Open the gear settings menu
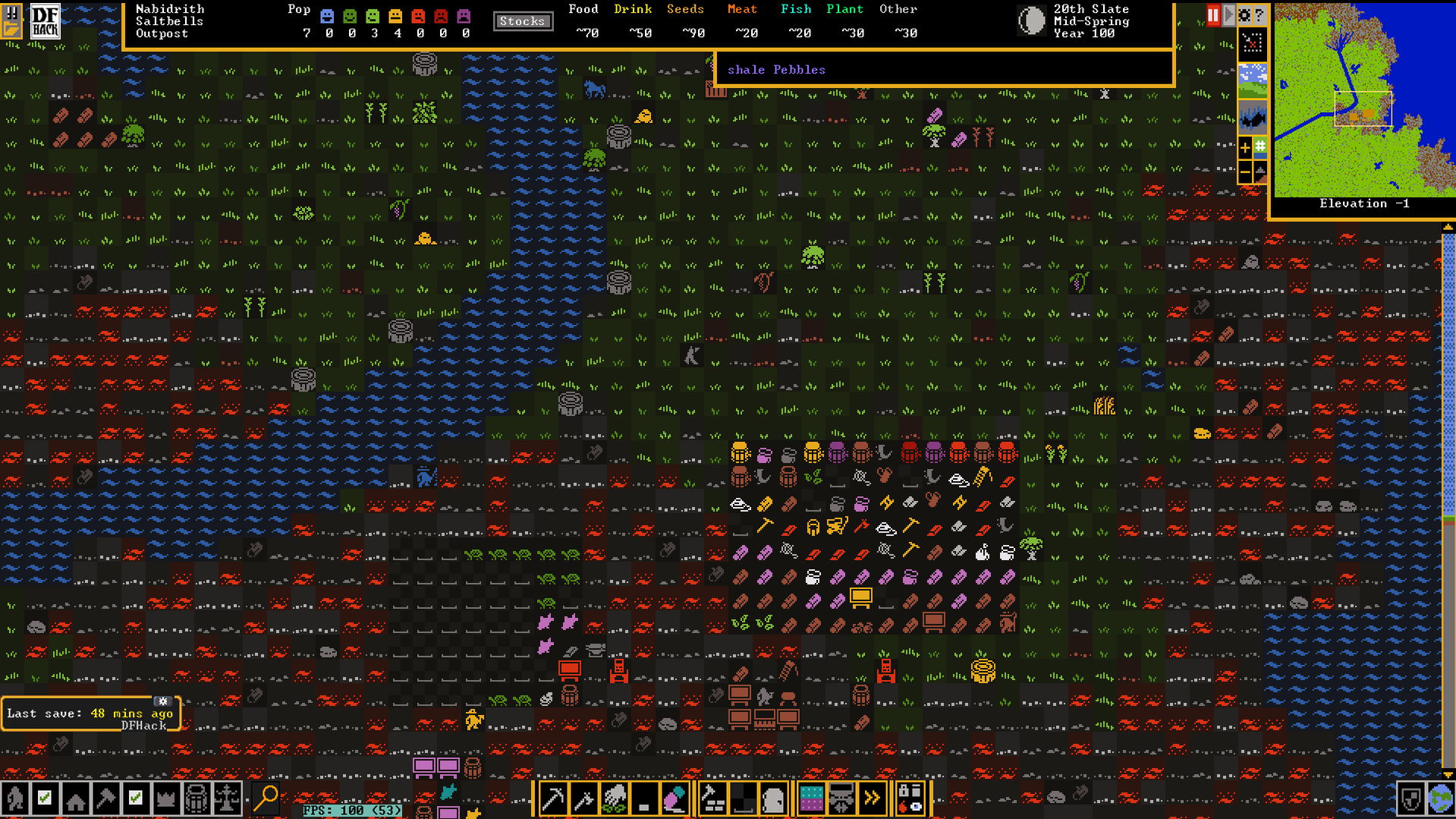This screenshot has height=819, width=1456. (x=1244, y=15)
